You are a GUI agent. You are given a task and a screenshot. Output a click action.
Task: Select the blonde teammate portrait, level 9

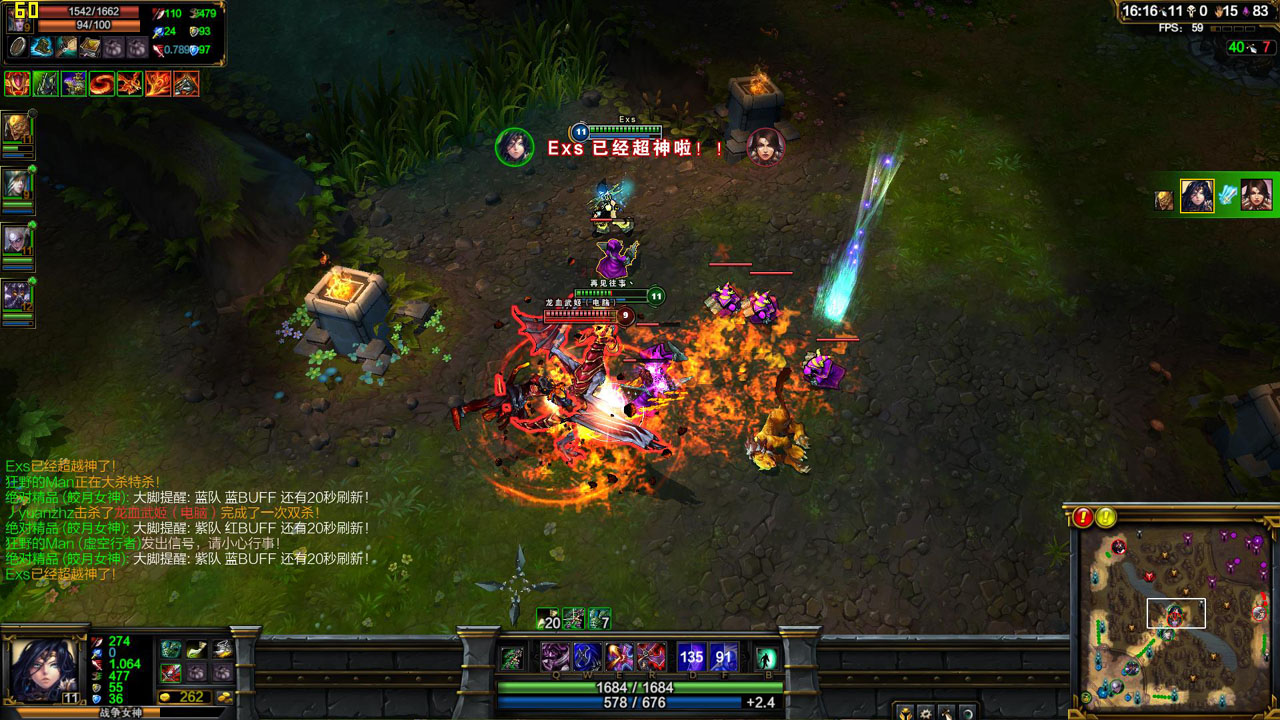18,183
